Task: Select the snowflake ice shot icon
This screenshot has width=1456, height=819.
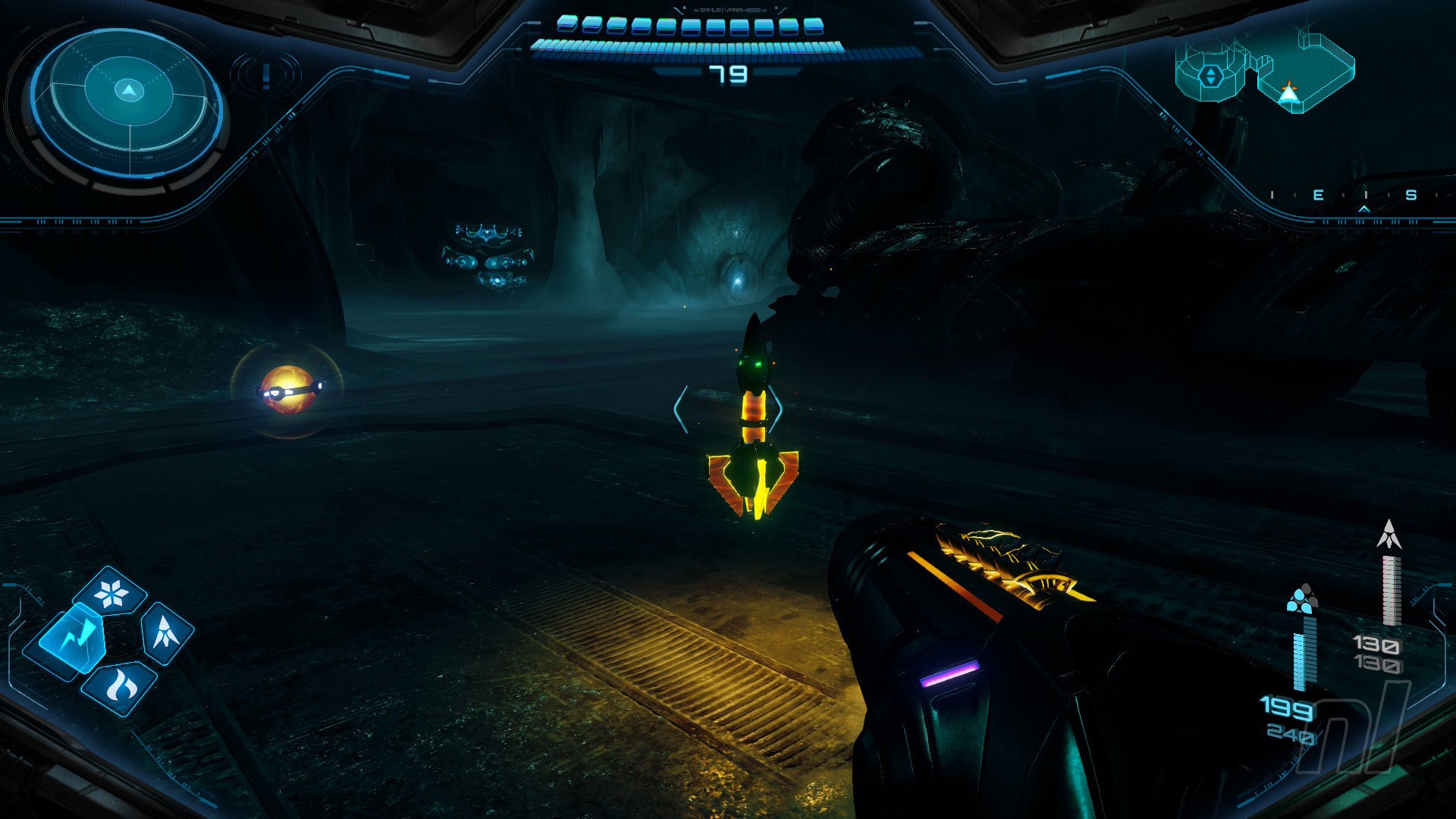Action: 112,592
